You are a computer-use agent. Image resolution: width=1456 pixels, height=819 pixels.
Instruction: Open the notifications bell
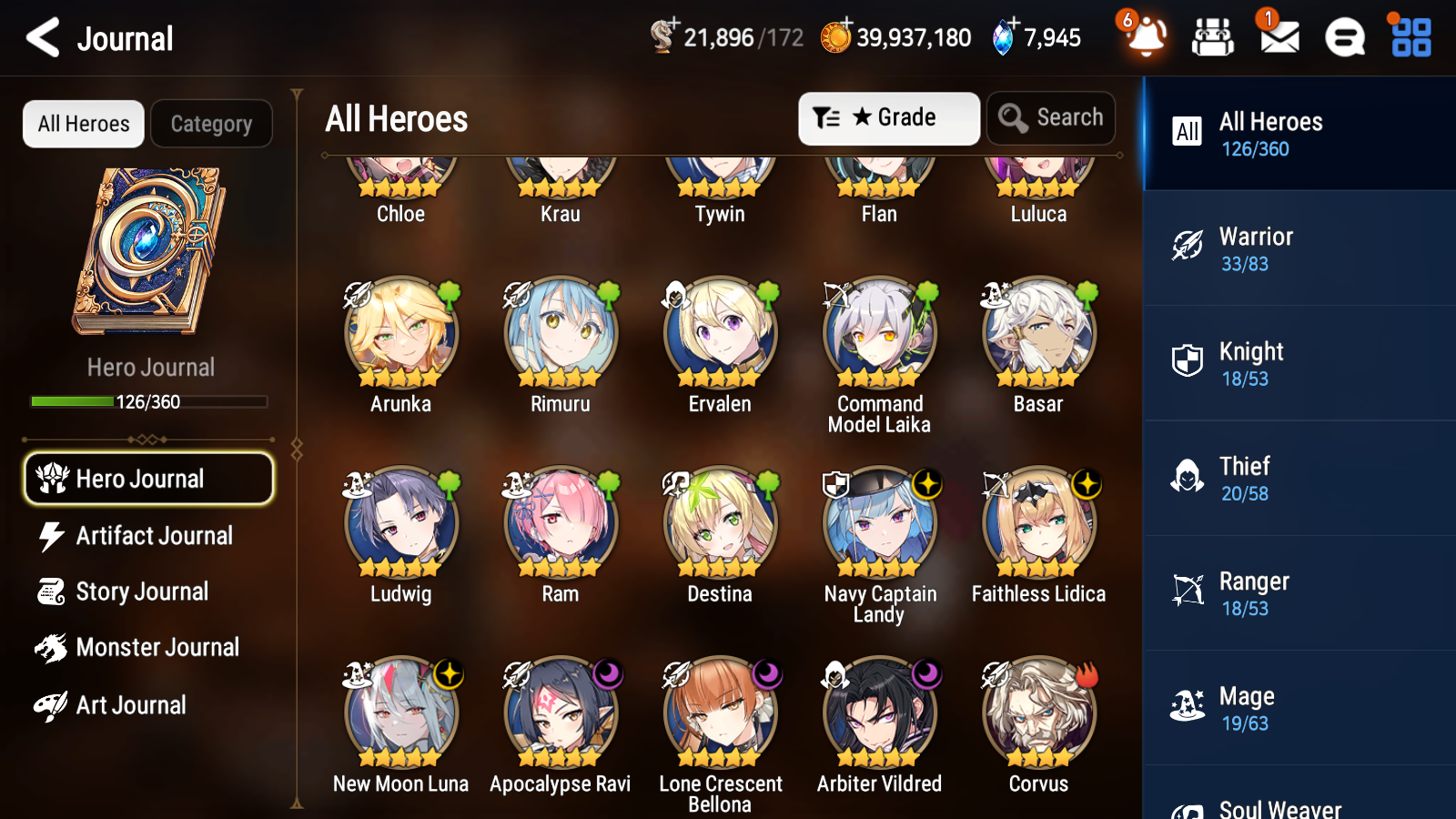[1145, 37]
